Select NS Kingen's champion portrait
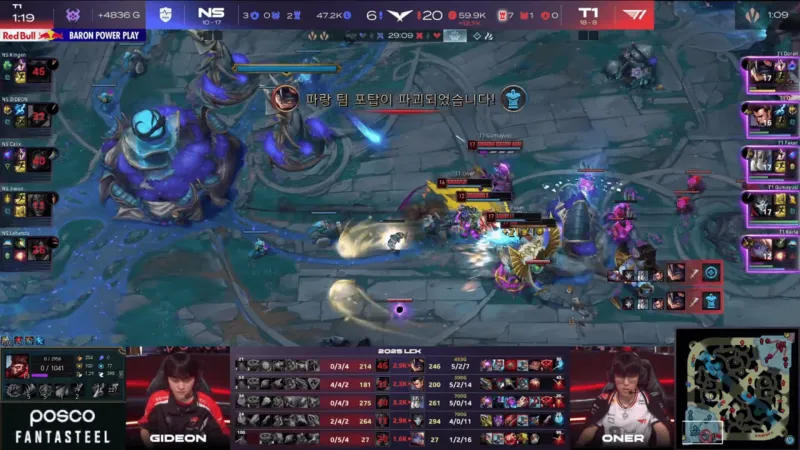Image resolution: width=800 pixels, height=450 pixels. 39,73
